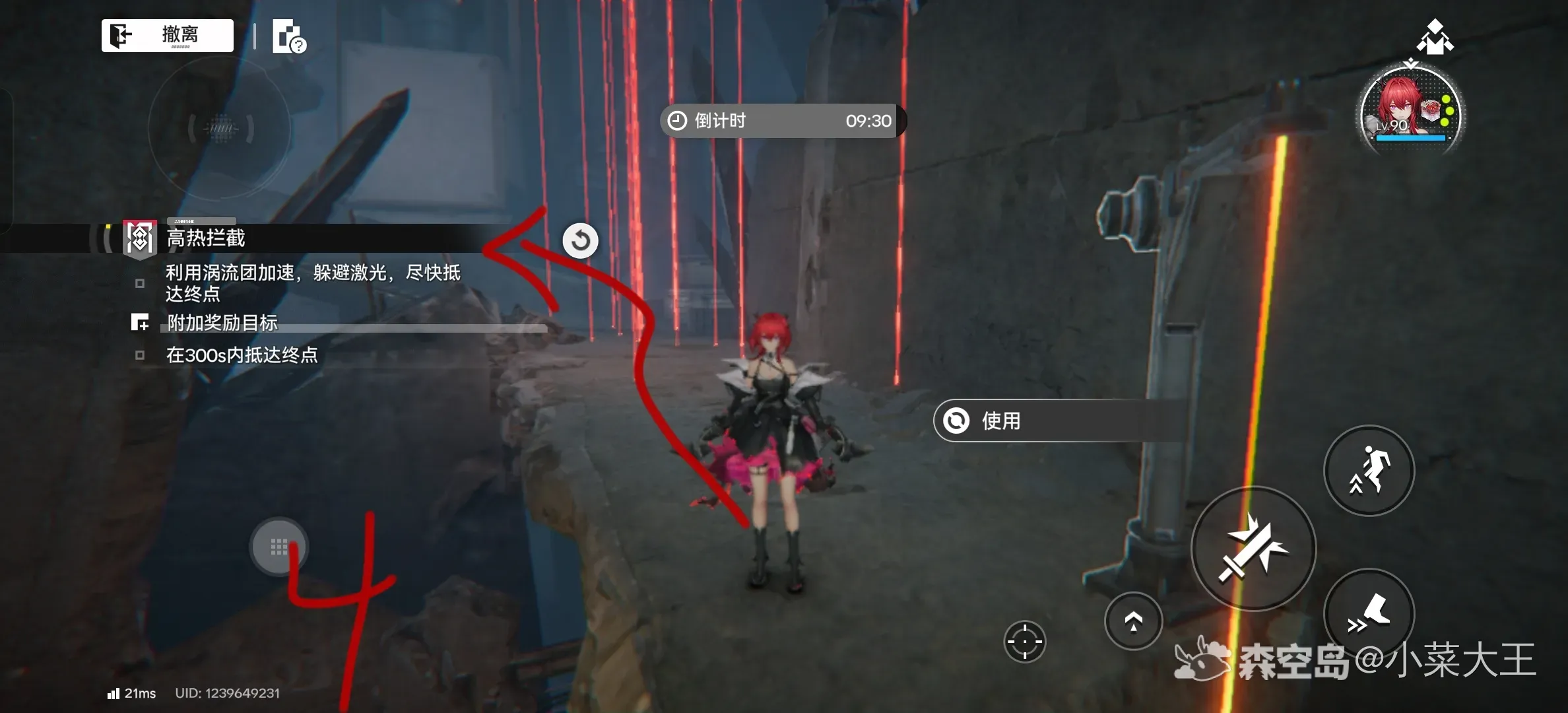Tap the small upward chevron button
Screen dimensions: 1568x713
pyautogui.click(x=1133, y=621)
